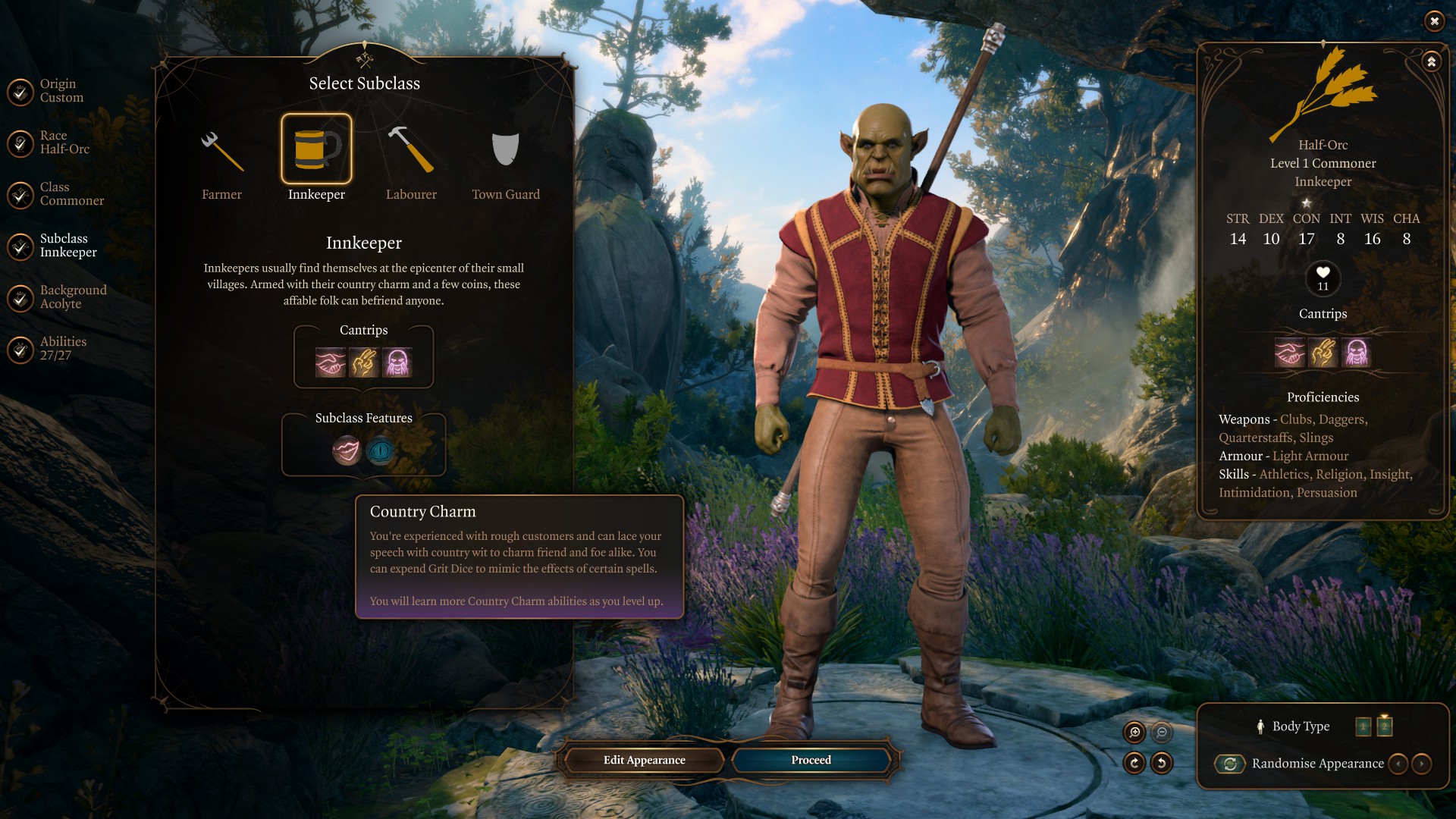Rotate the character clockwise

(x=1134, y=763)
